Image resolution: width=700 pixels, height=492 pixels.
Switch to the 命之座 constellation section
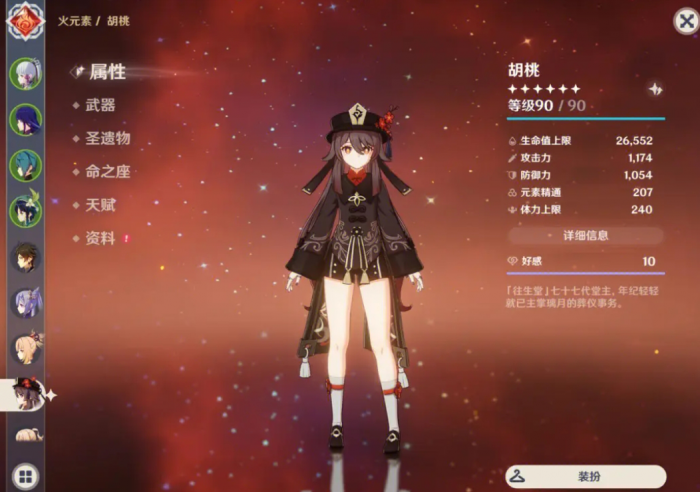tap(107, 171)
